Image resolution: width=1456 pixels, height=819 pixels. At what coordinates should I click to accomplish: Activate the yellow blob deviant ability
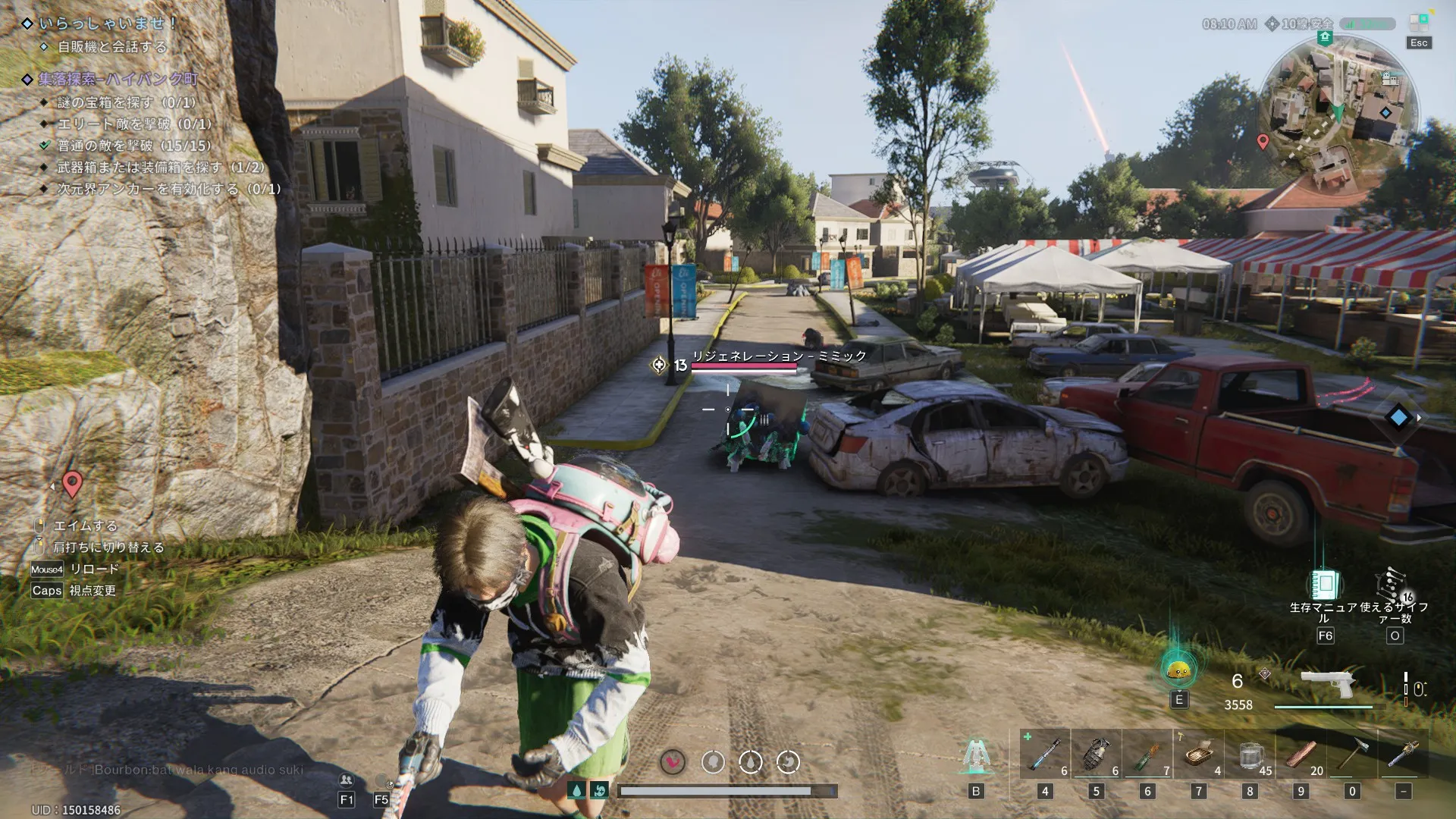tap(1178, 670)
